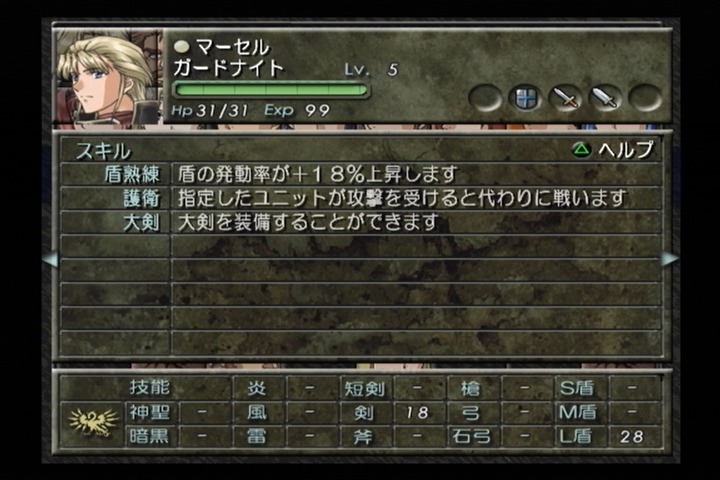Click the blue cross shield equipment icon
Viewport: 720px width, 480px height.
(x=524, y=98)
